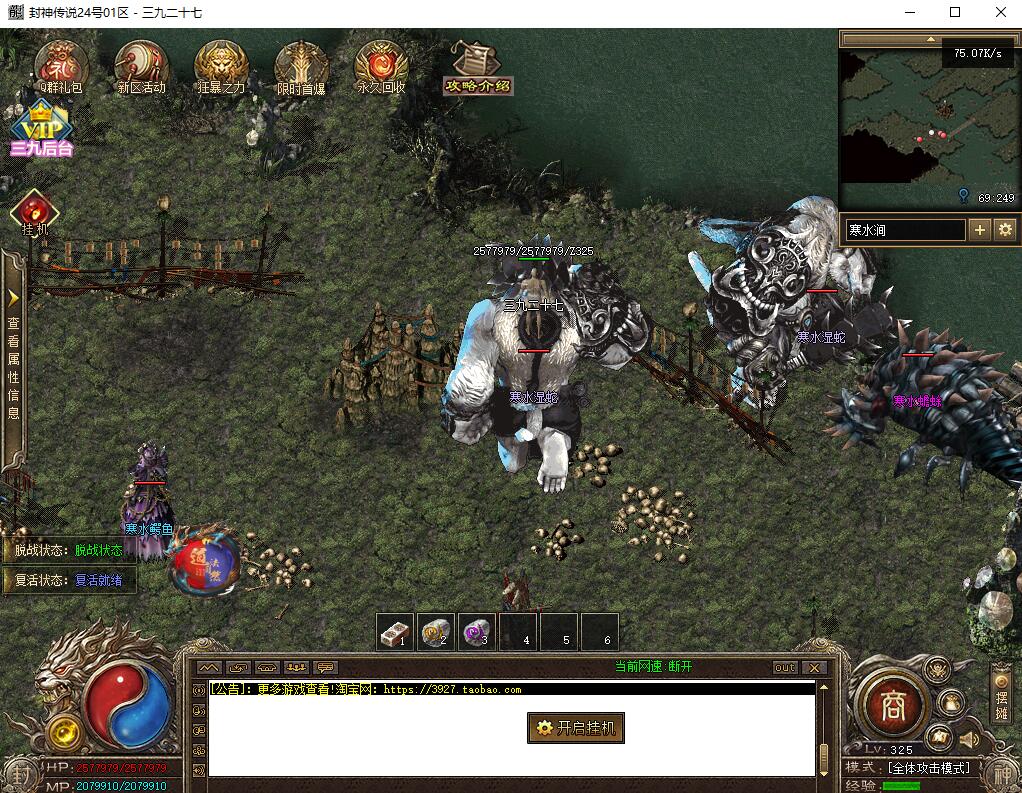Click the plus button beside 寒水涧
The height and width of the screenshot is (793, 1022).
[x=979, y=230]
